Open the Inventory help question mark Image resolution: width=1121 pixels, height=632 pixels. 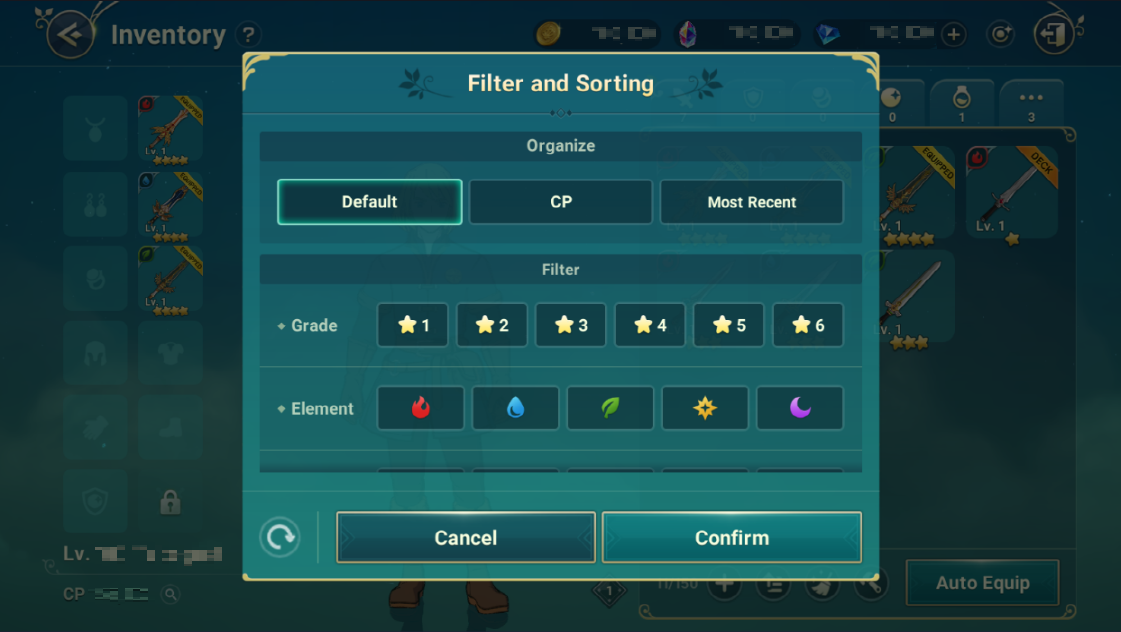(249, 35)
